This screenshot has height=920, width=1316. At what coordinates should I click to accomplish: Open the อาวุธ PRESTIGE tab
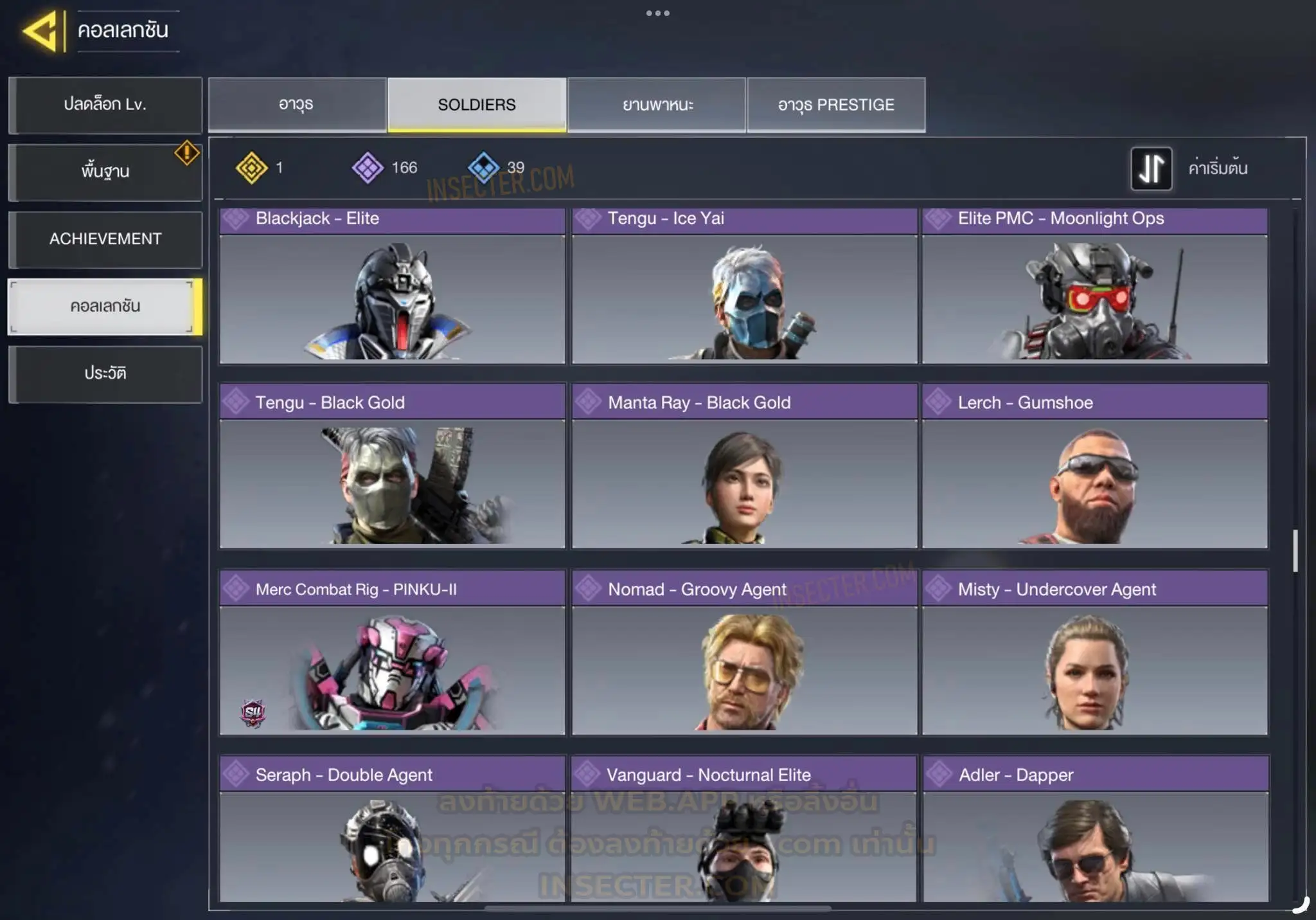click(x=836, y=105)
